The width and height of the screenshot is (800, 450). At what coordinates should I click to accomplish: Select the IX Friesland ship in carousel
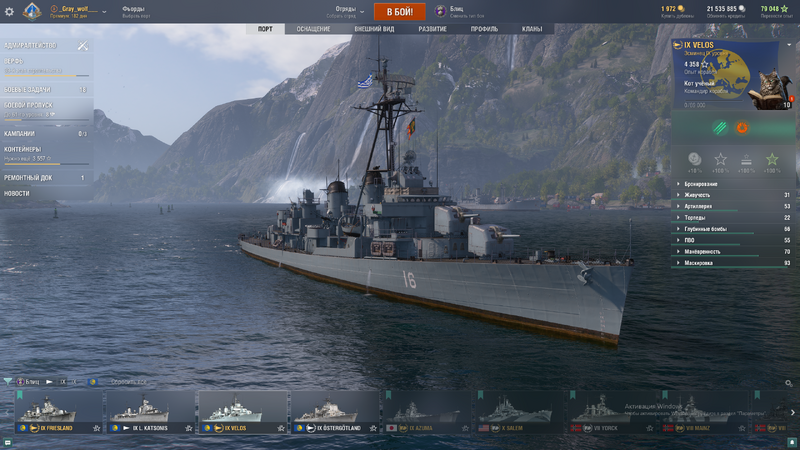58,412
